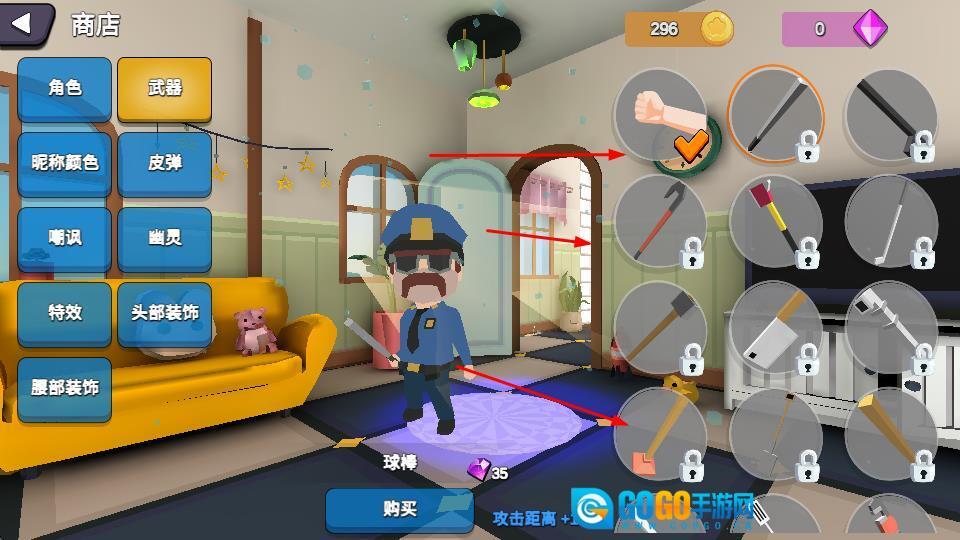Select the 武器 (weapon) category
This screenshot has height=540, width=960.
(164, 88)
